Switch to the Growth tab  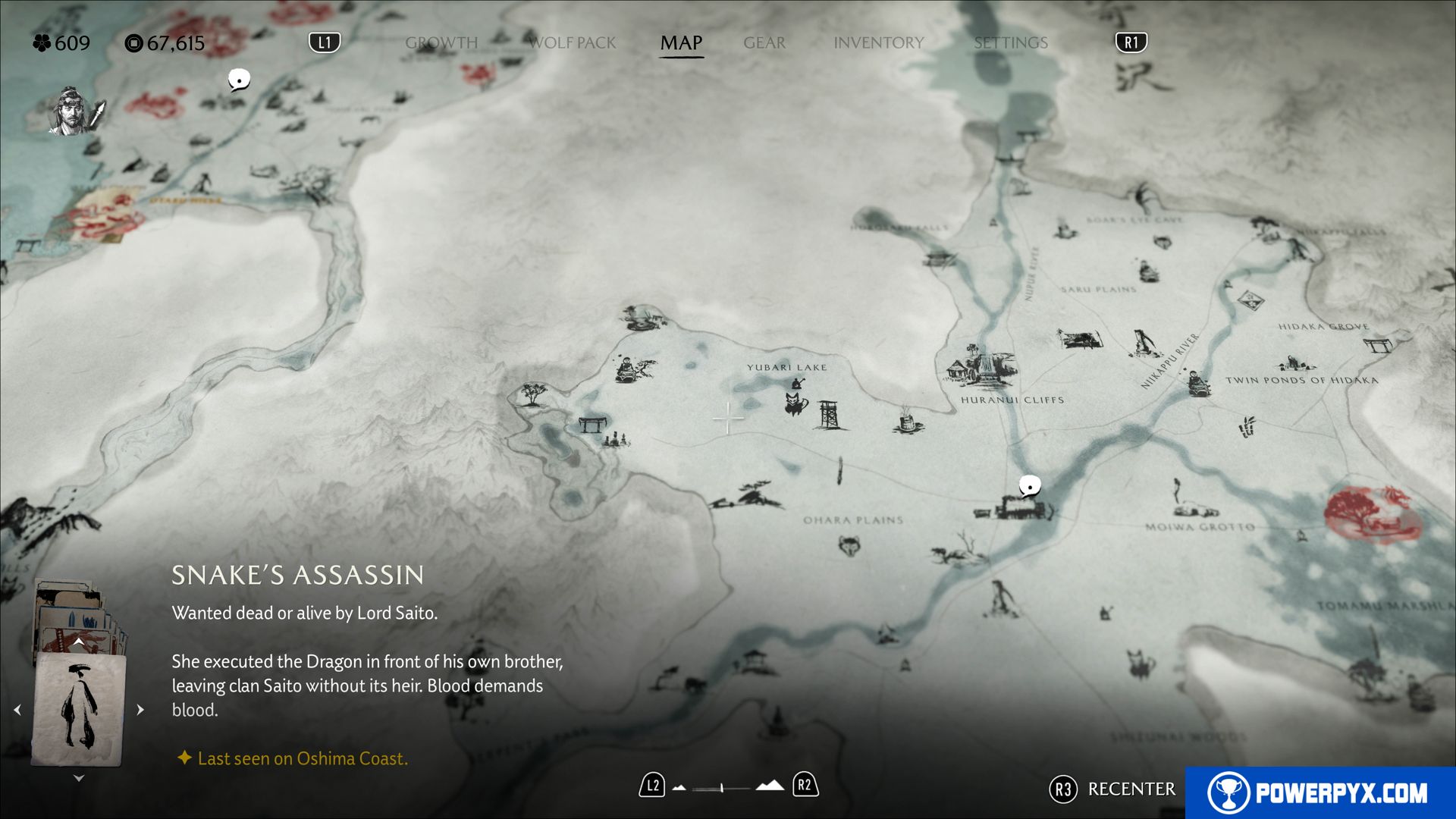441,43
